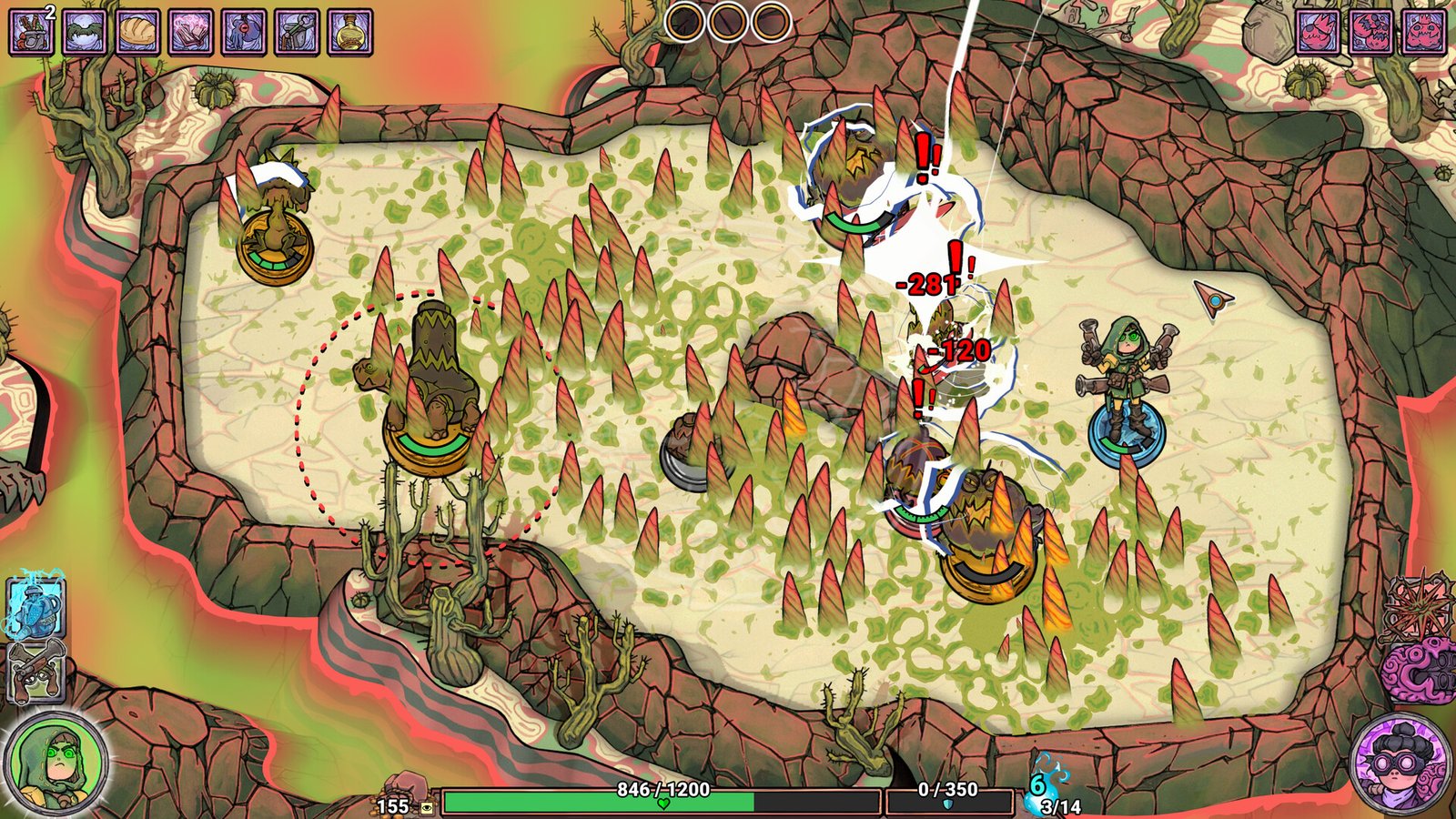Select the grocery bag item icon

point(32,32)
